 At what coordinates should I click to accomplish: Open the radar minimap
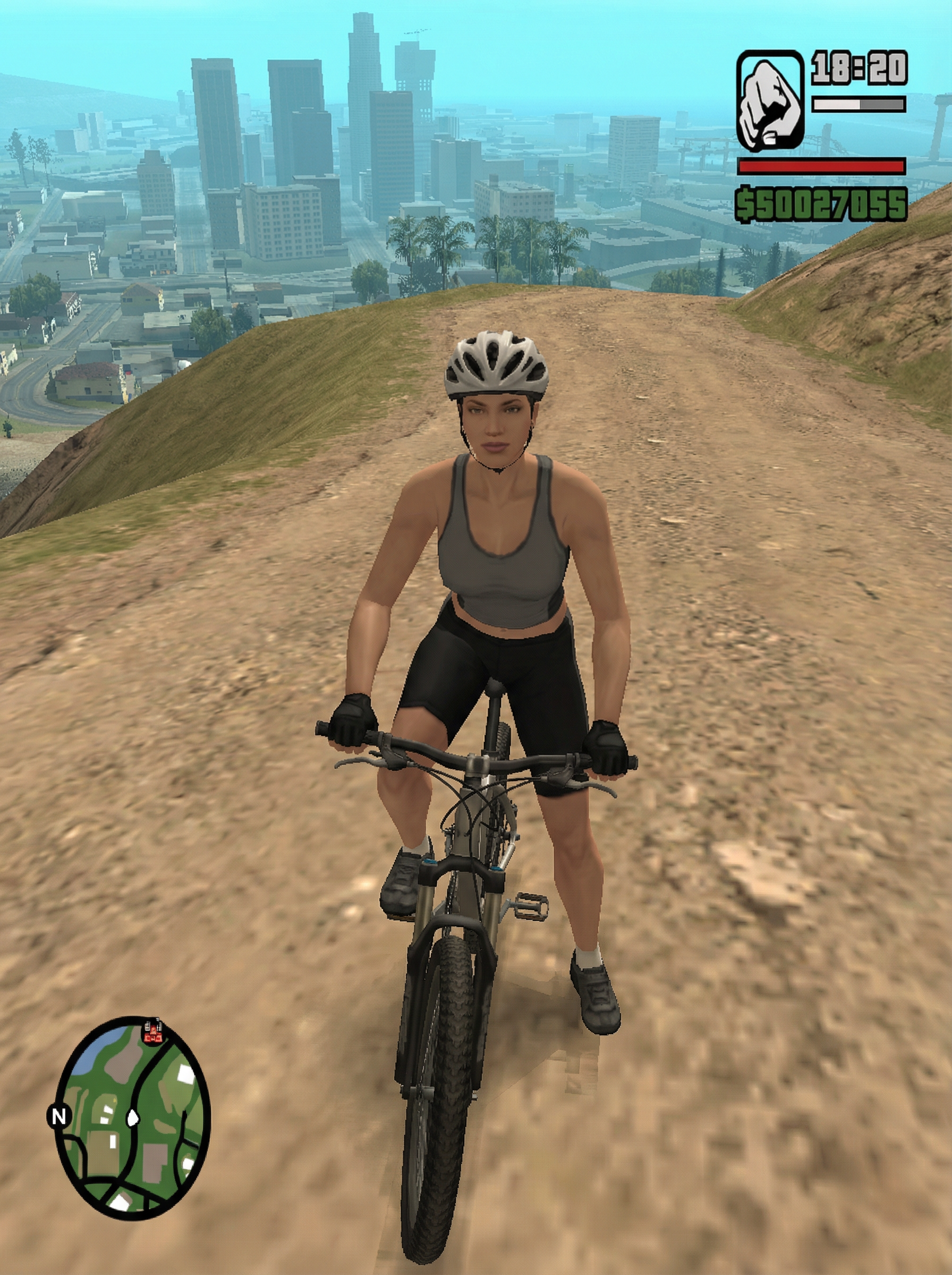tap(132, 1119)
